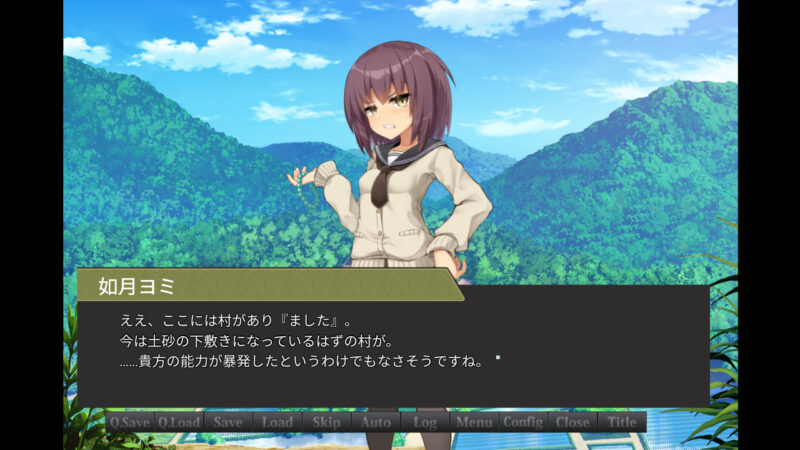Open the Load screen

(277, 422)
